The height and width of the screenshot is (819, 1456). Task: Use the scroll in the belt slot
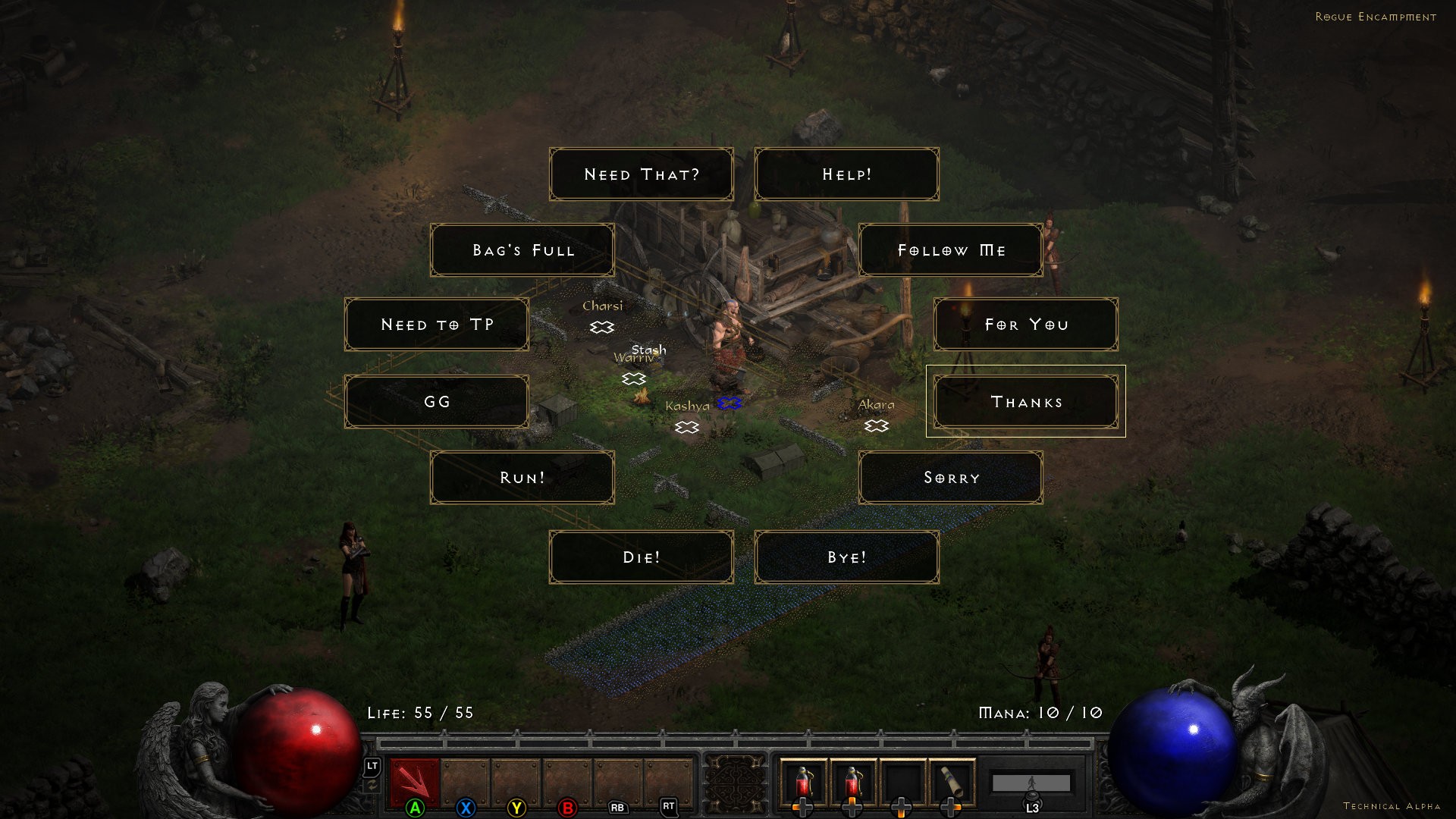tap(952, 783)
